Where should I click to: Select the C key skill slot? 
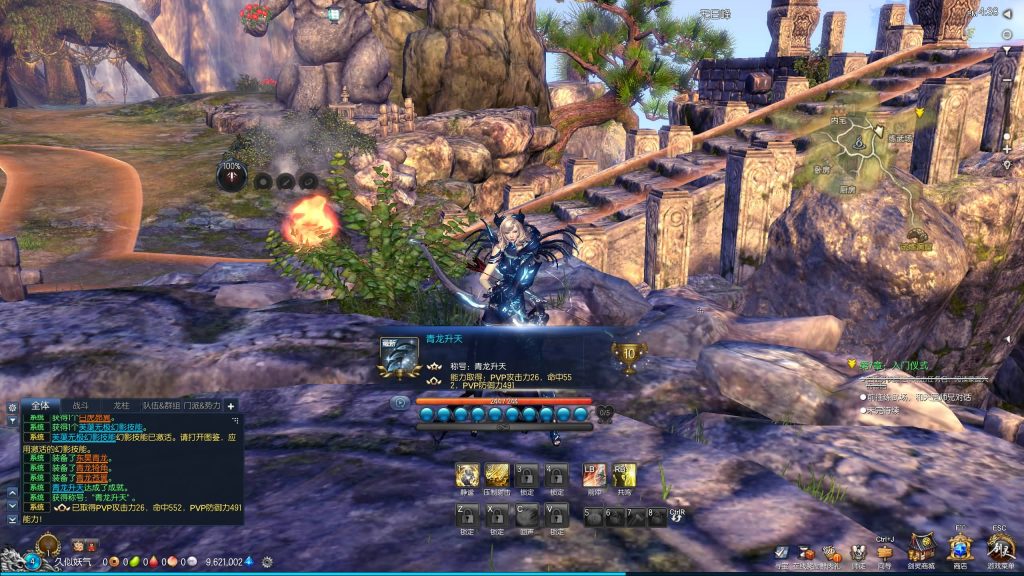[x=526, y=515]
